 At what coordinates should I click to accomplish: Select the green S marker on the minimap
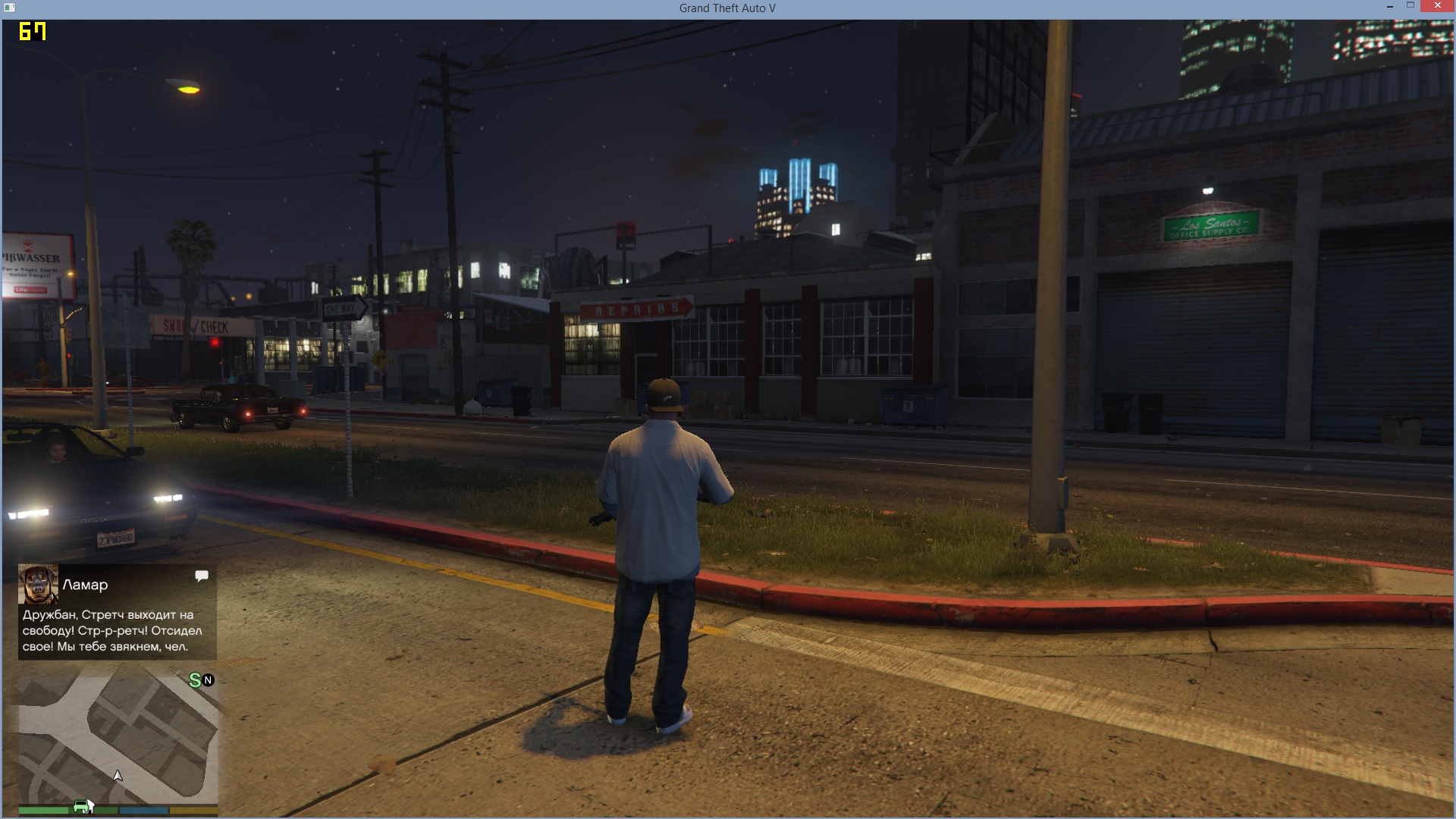(x=195, y=680)
